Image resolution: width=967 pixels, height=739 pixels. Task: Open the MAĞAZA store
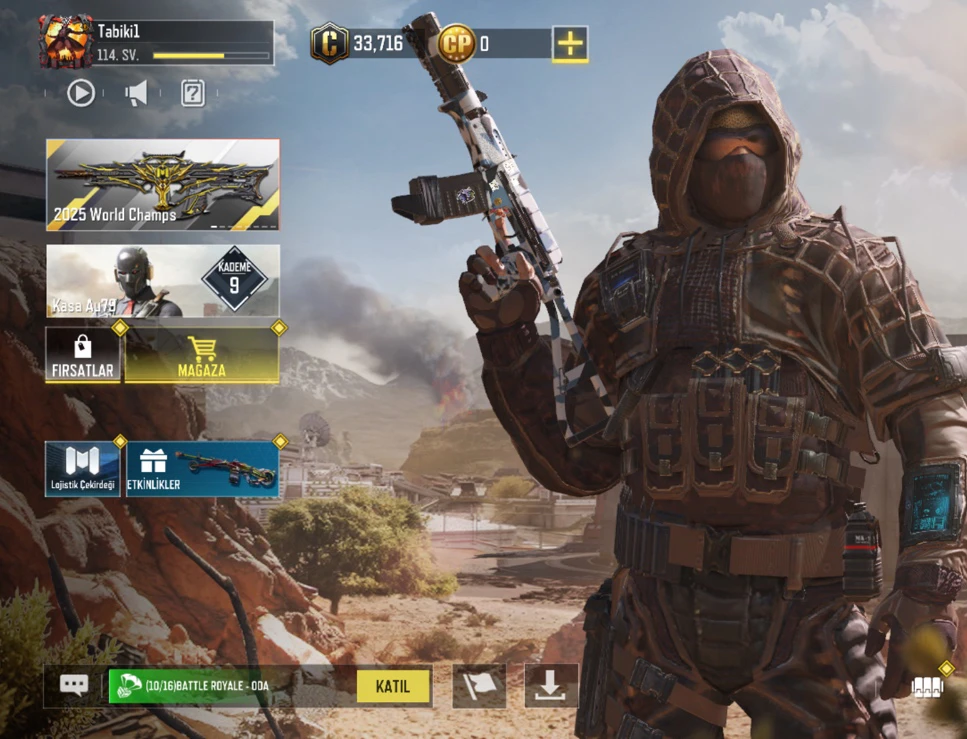[x=202, y=354]
